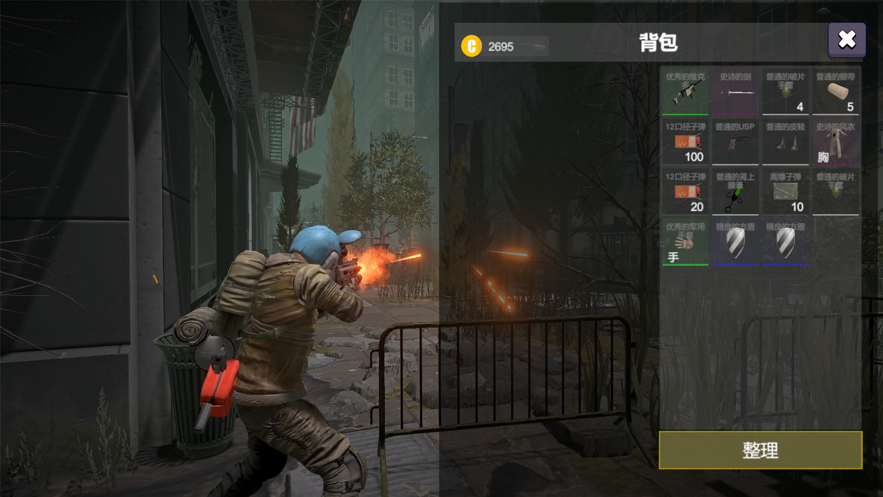The image size is (883, 497).
Task: Click the gold coin currency icon
Action: (471, 46)
